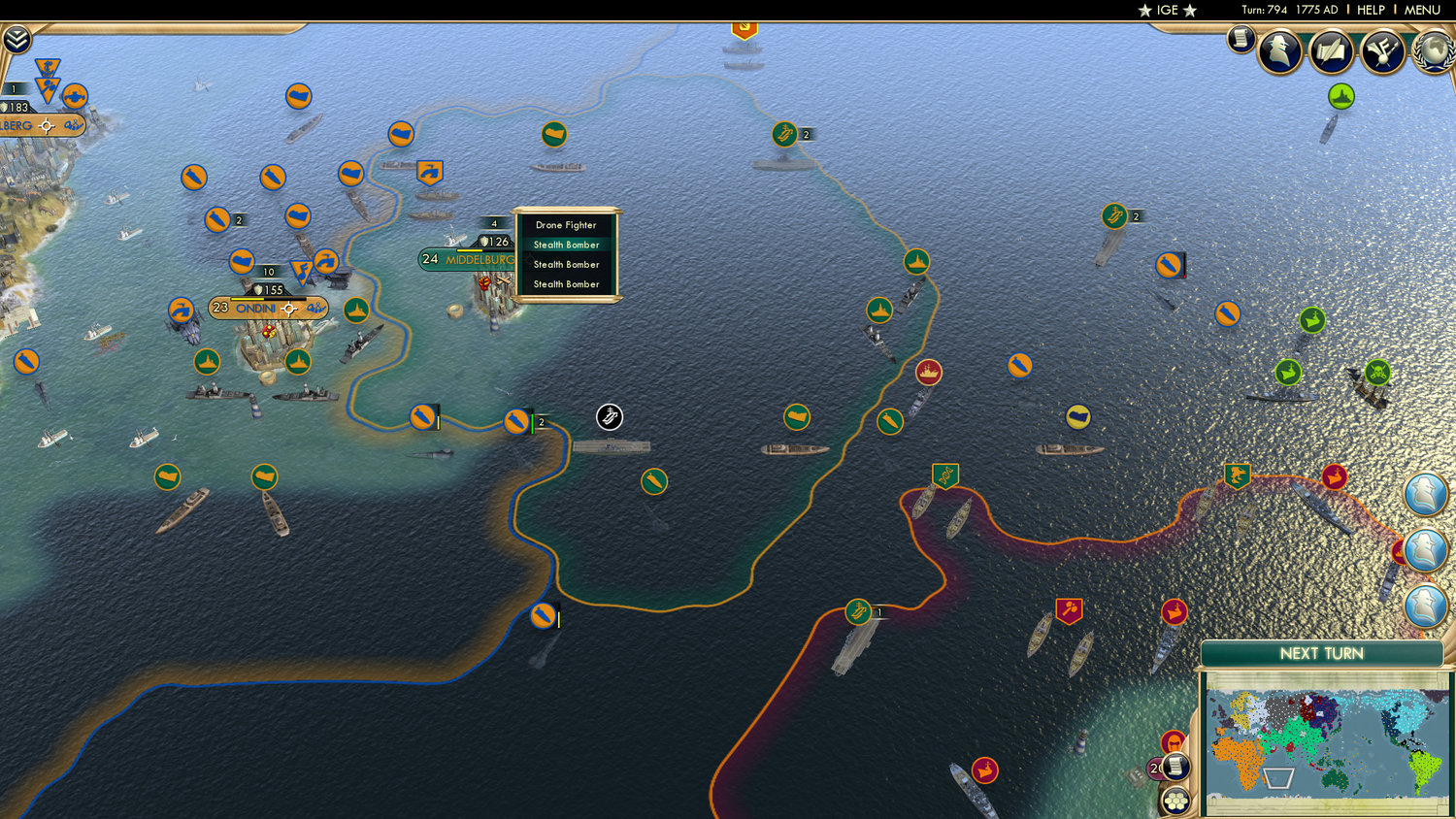The height and width of the screenshot is (819, 1456).
Task: Click the scroll notification bubble above the minimap
Action: pos(1175,766)
